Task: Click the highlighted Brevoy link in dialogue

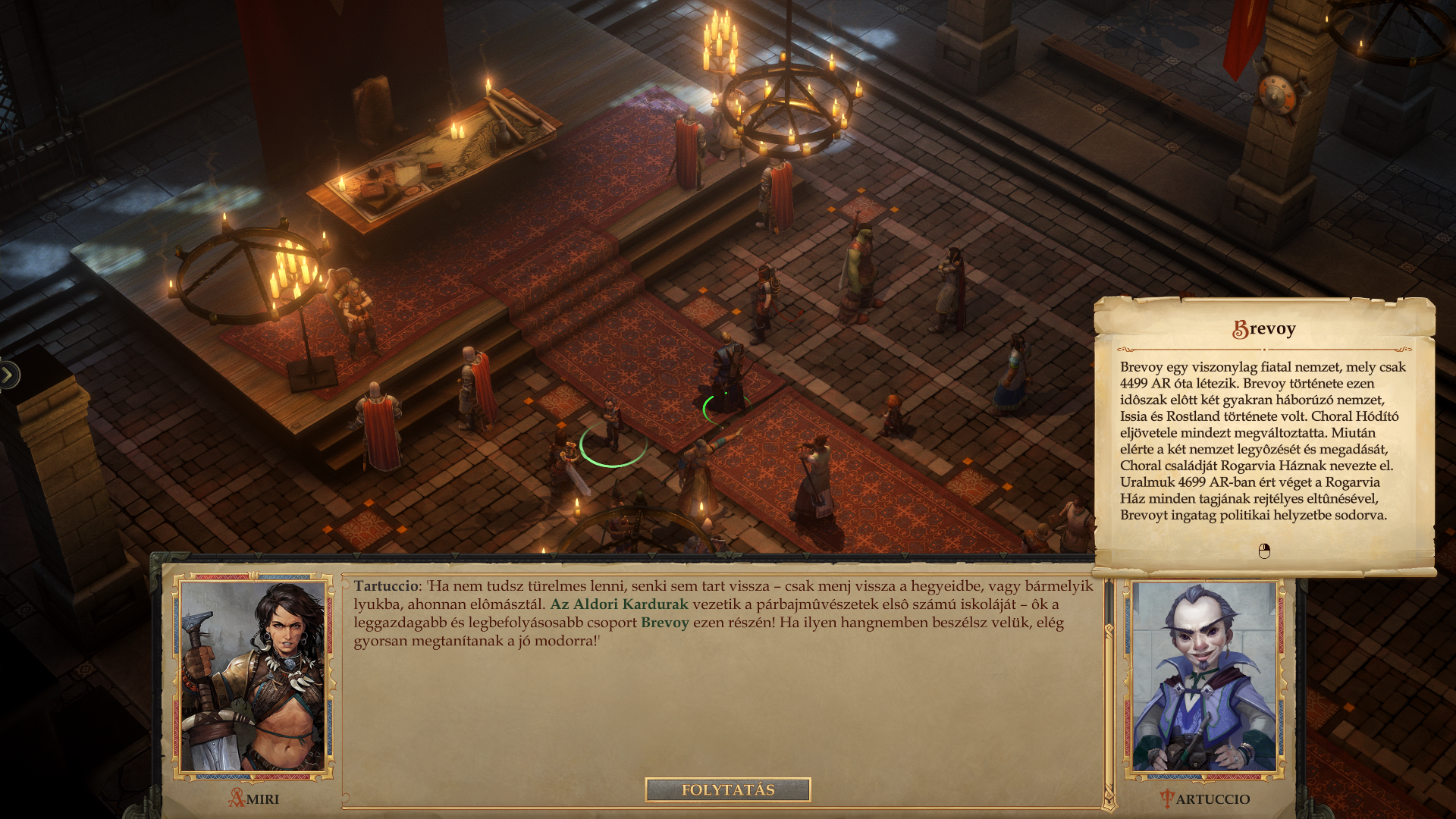Action: pyautogui.click(x=664, y=623)
